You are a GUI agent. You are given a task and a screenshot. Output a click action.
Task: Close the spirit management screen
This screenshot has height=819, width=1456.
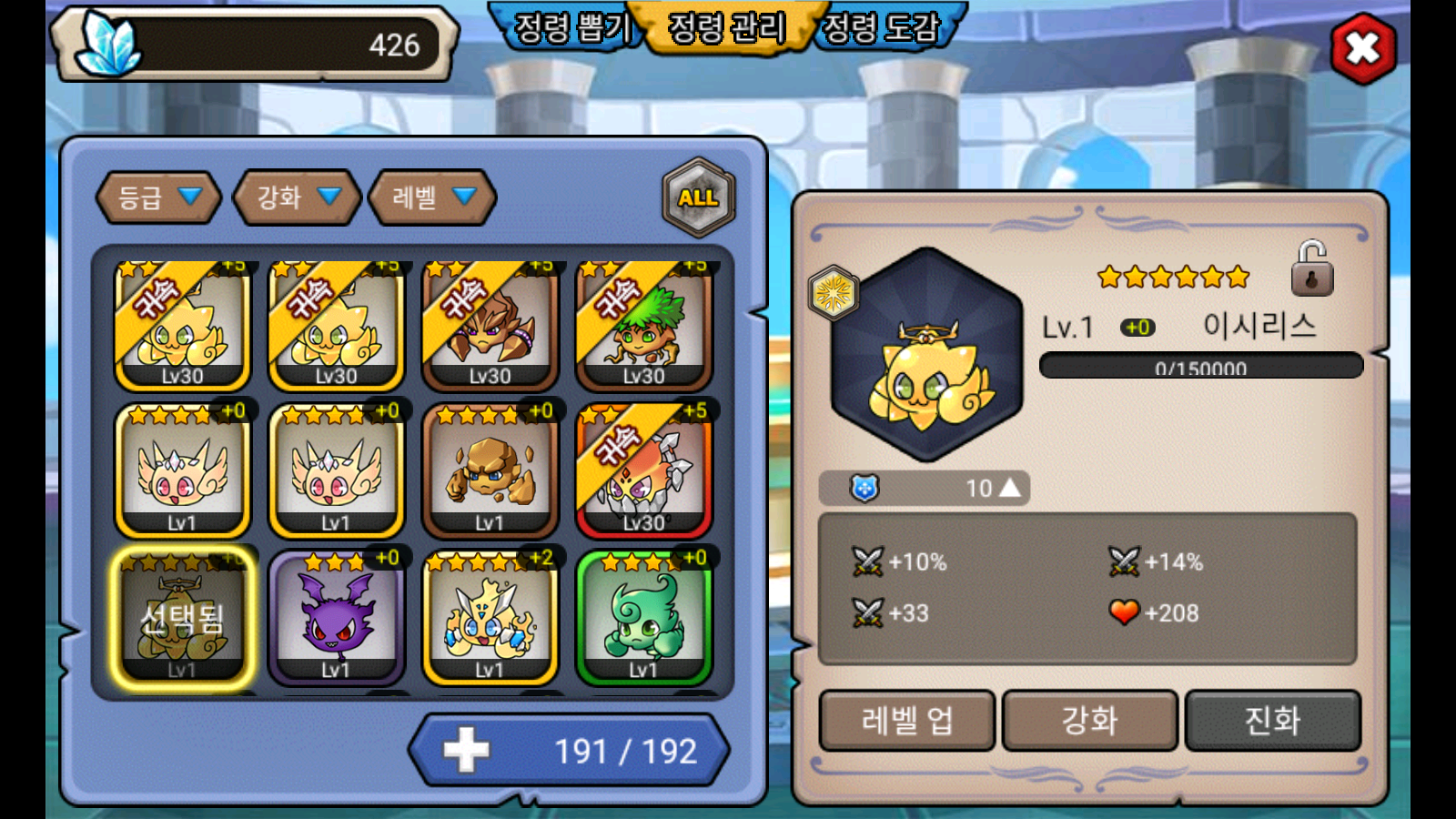[x=1362, y=48]
